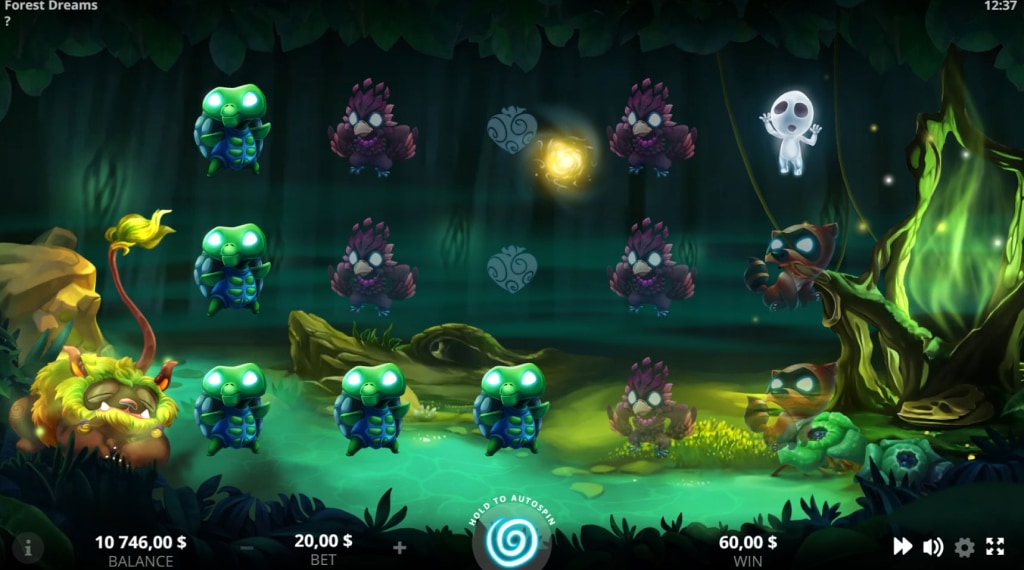The image size is (1024, 570).
Task: Spin the reels with the swirl button
Action: (511, 541)
